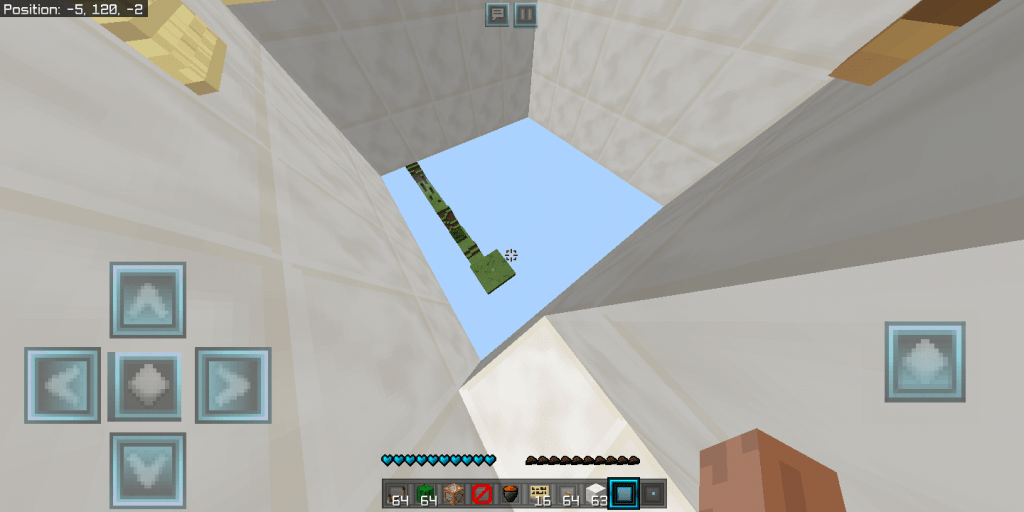Screen dimensions: 1024x512
Task: Tap the jump button
Action: tap(925, 362)
